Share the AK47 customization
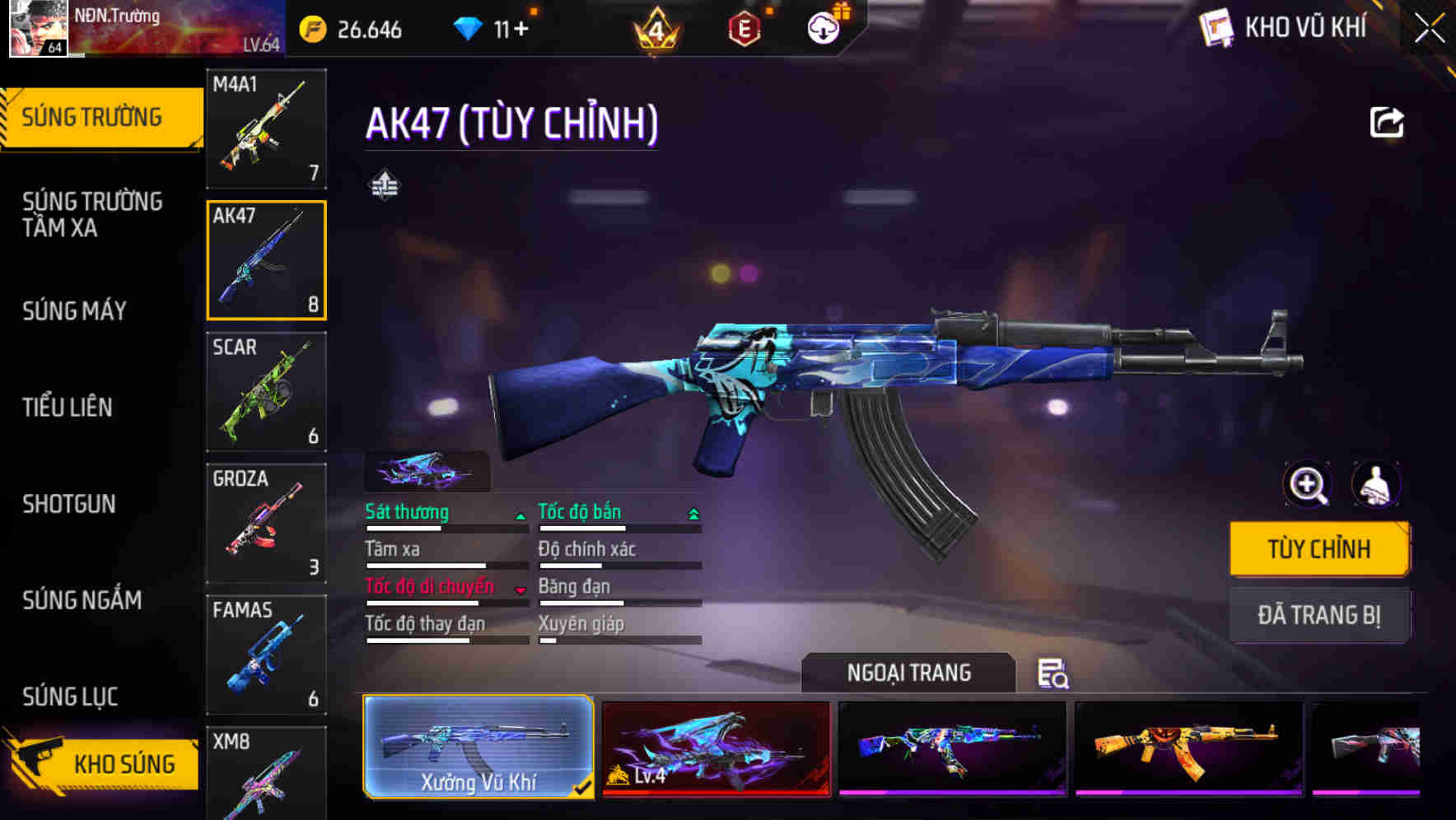The width and height of the screenshot is (1456, 820). click(1388, 122)
